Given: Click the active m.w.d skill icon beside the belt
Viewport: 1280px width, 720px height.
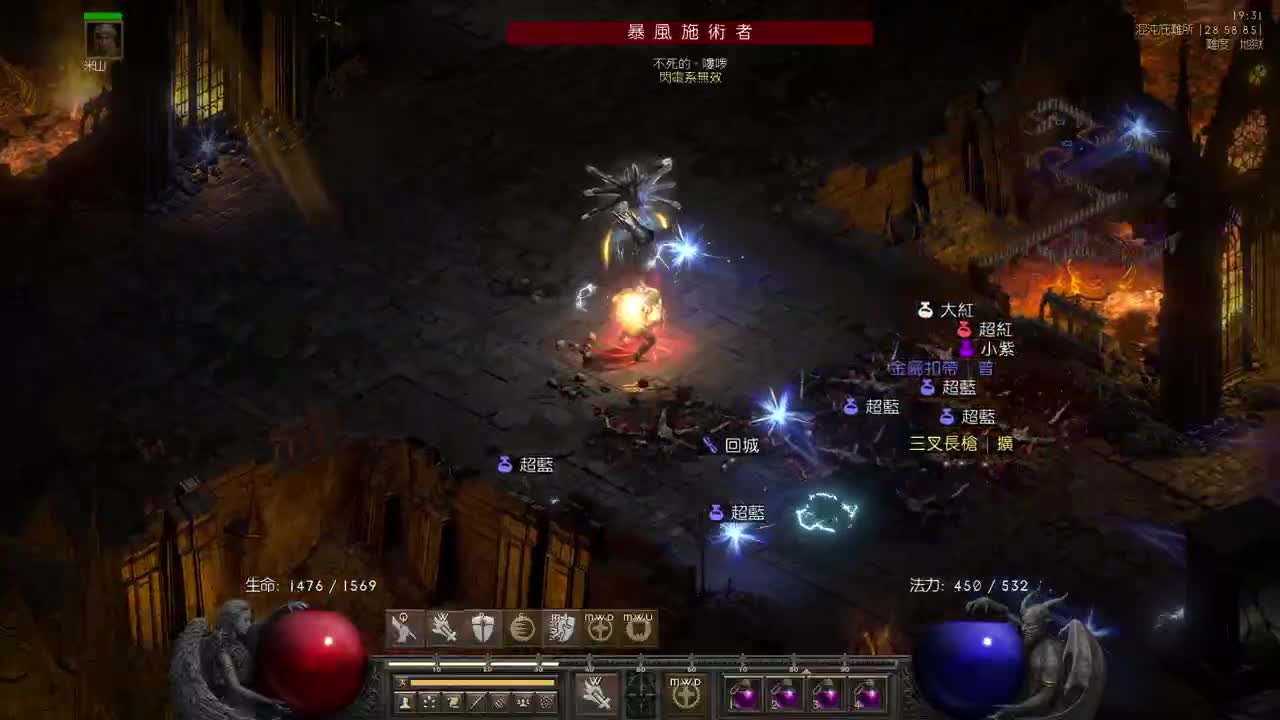Looking at the screenshot, I should pyautogui.click(x=686, y=692).
